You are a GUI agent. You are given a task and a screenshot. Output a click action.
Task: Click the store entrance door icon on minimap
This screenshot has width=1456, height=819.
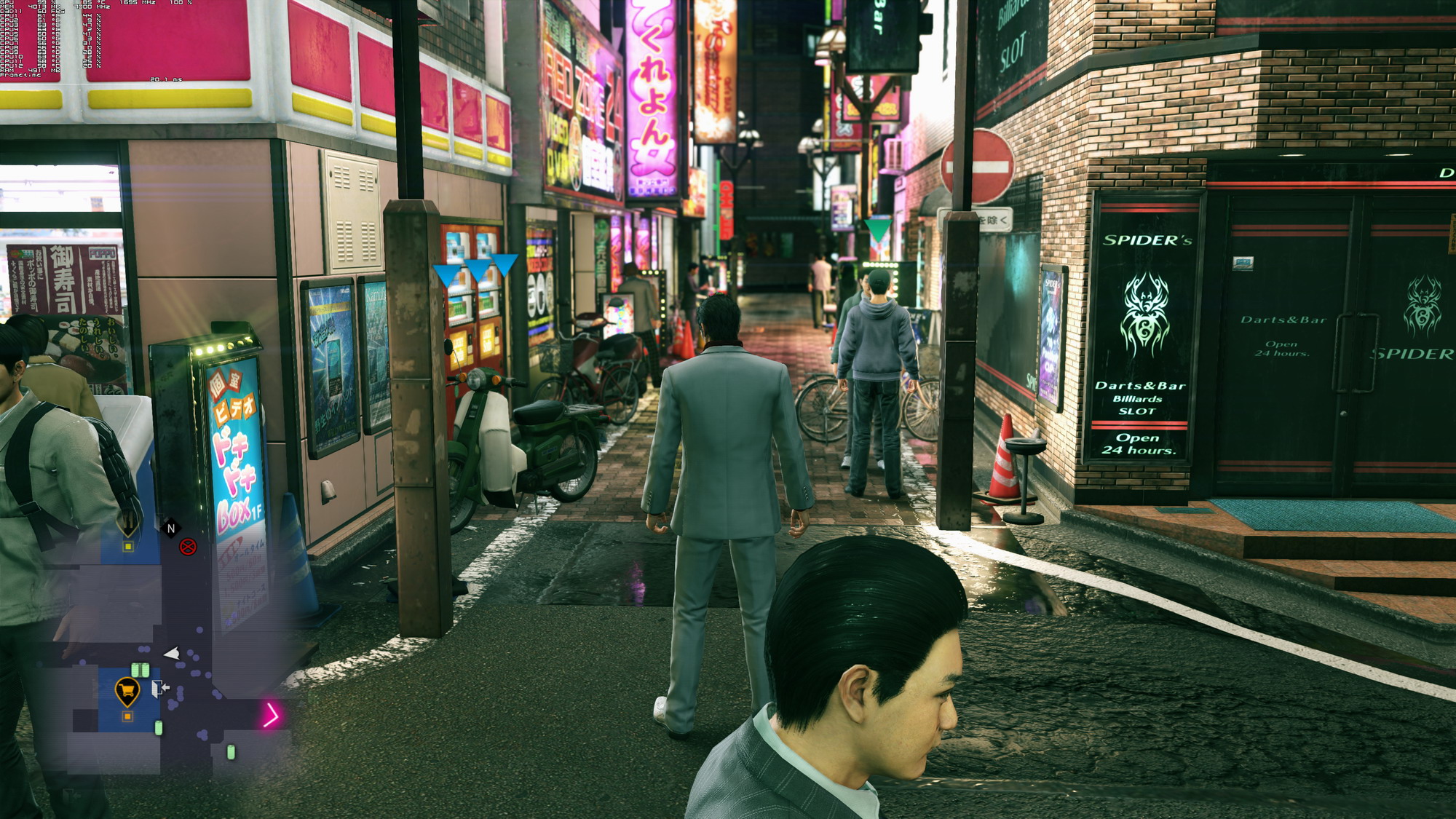[x=159, y=688]
